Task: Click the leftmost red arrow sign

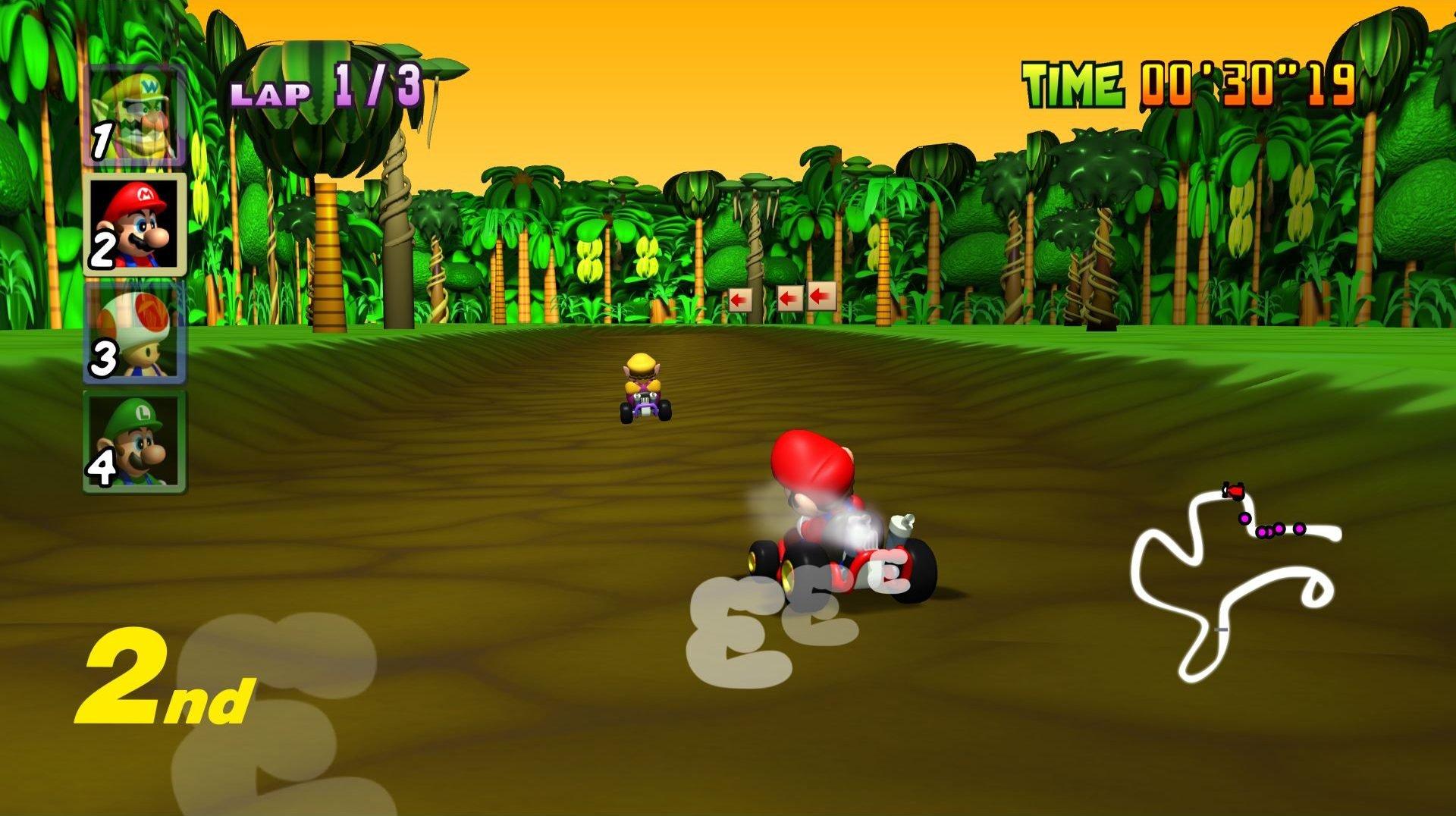Action: coord(741,299)
